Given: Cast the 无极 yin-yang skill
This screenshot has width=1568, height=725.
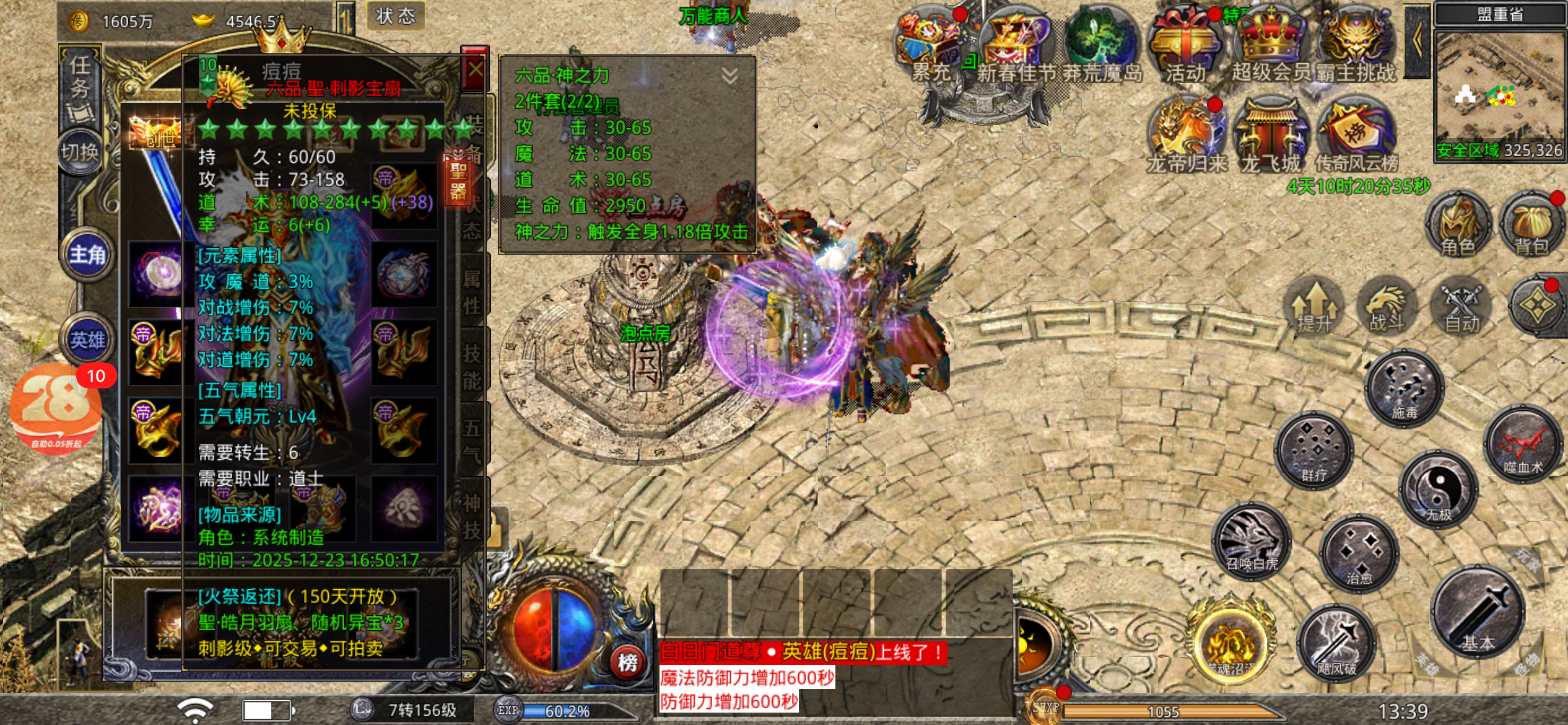Looking at the screenshot, I should (1438, 490).
